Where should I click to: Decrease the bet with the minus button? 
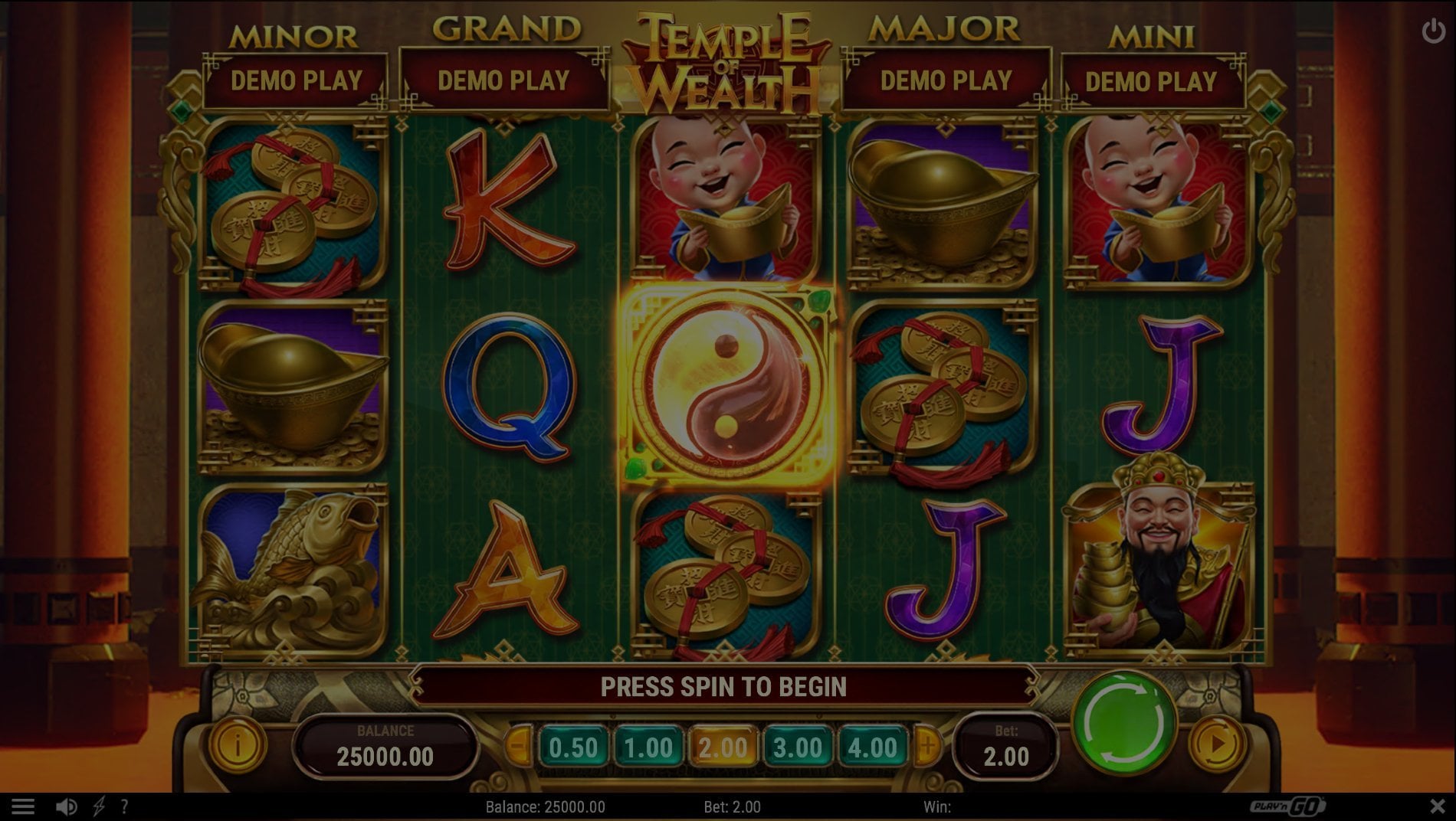tap(520, 744)
